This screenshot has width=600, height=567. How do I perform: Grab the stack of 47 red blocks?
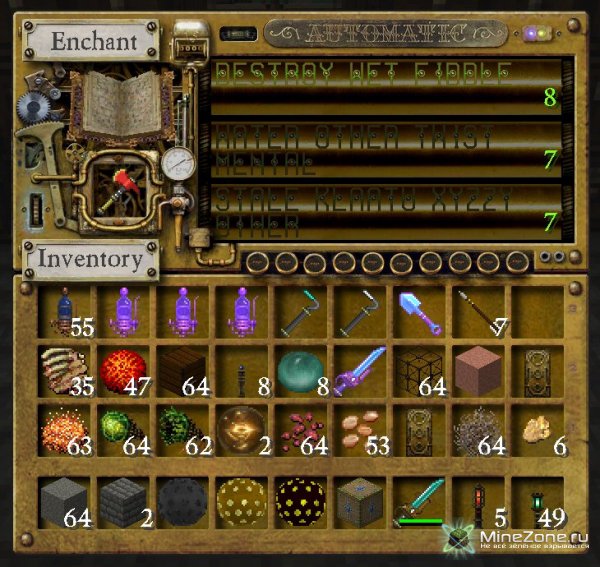(x=123, y=371)
